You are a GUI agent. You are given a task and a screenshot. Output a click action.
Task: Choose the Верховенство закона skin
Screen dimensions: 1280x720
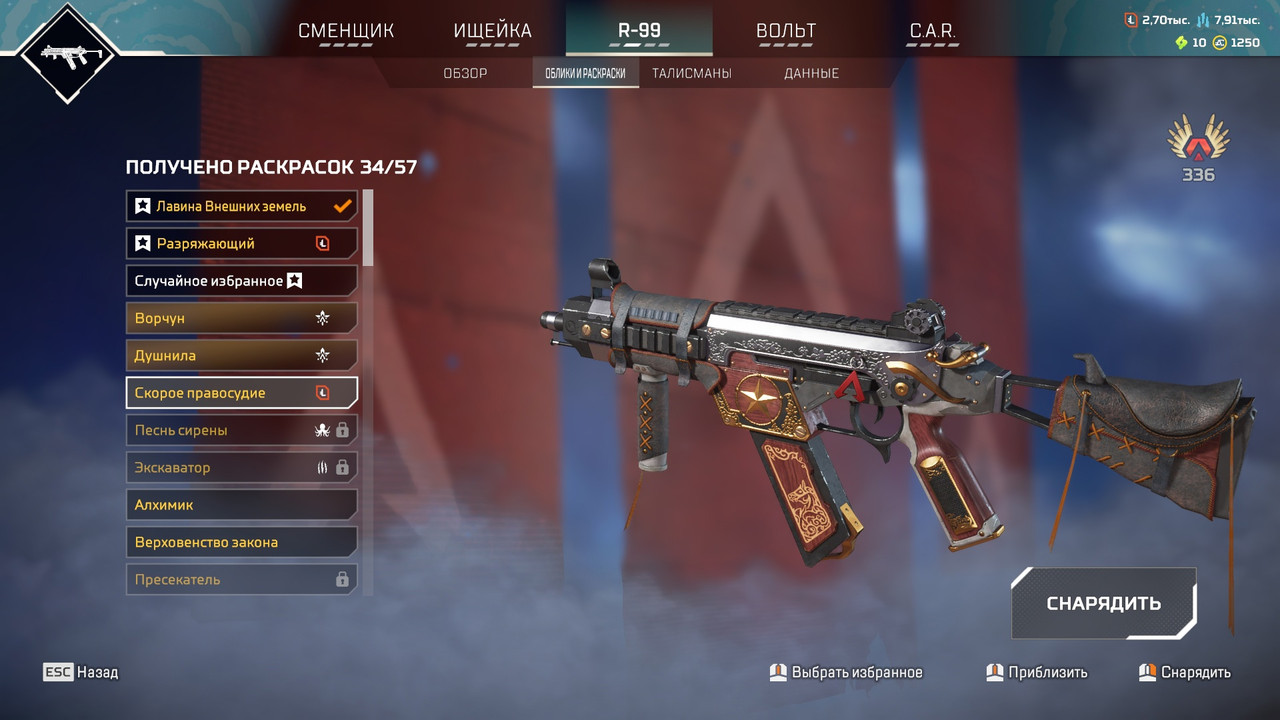click(x=242, y=542)
